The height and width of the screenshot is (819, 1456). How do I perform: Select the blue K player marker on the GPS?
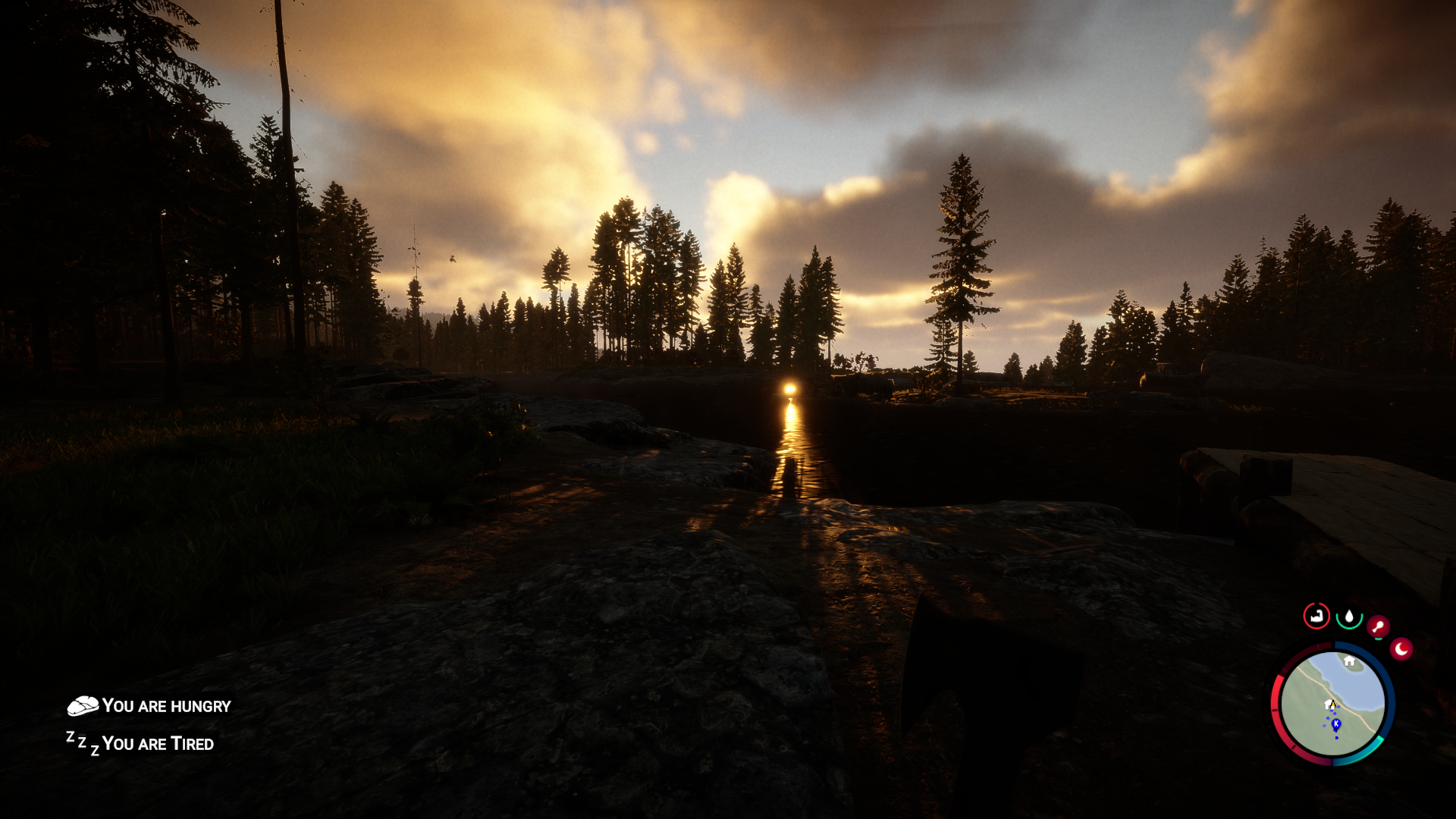(x=1336, y=723)
